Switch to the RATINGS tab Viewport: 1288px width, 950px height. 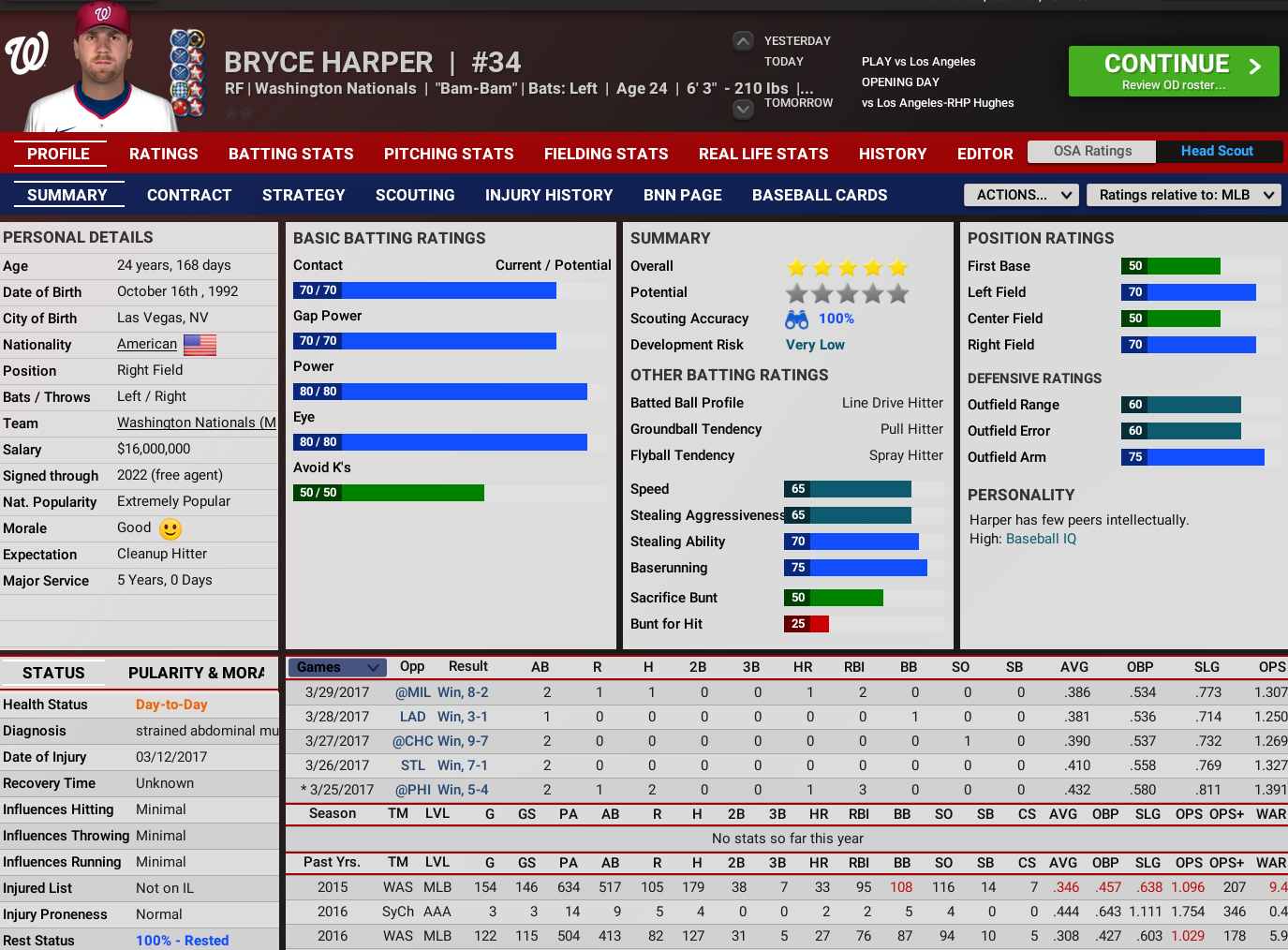[163, 154]
